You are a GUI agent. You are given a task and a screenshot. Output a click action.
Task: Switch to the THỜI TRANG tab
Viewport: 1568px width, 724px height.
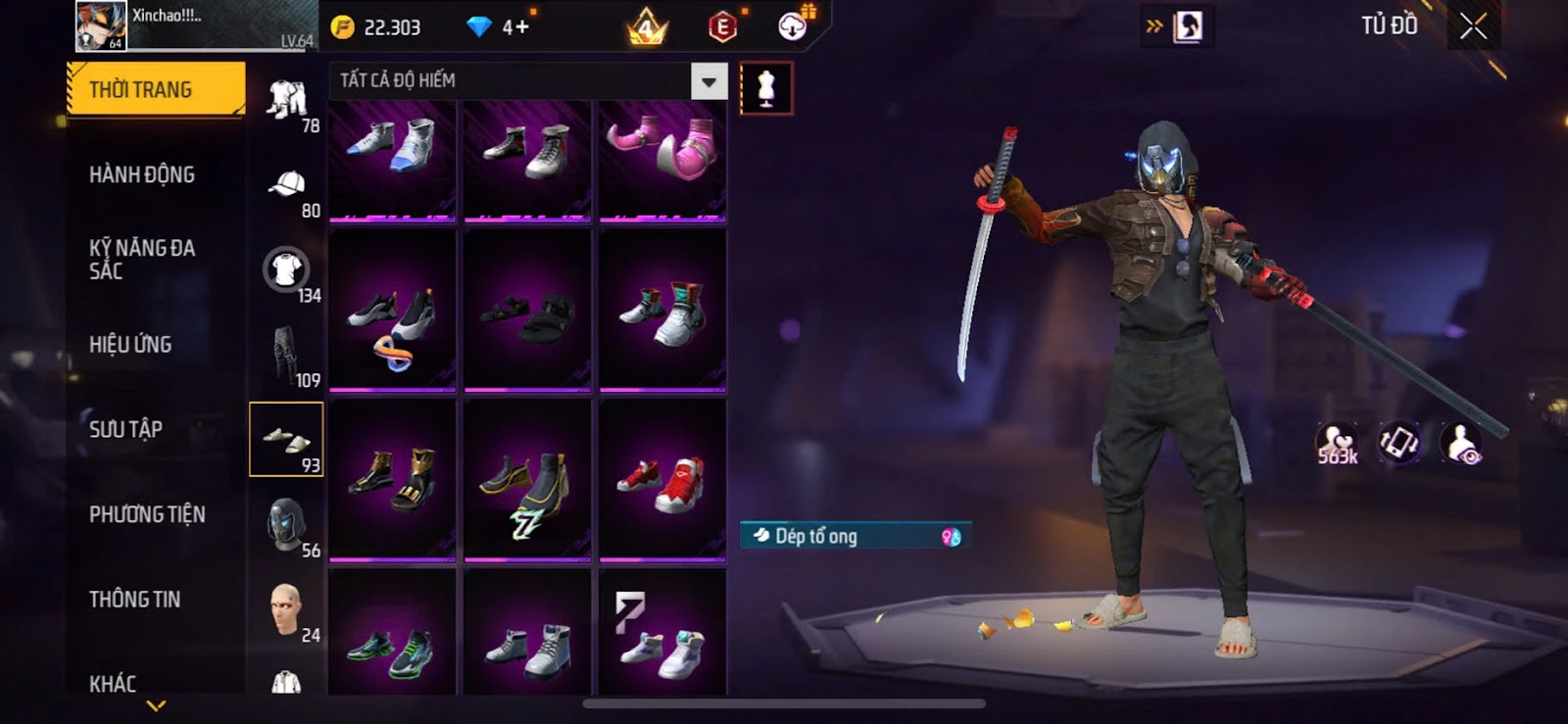[155, 89]
